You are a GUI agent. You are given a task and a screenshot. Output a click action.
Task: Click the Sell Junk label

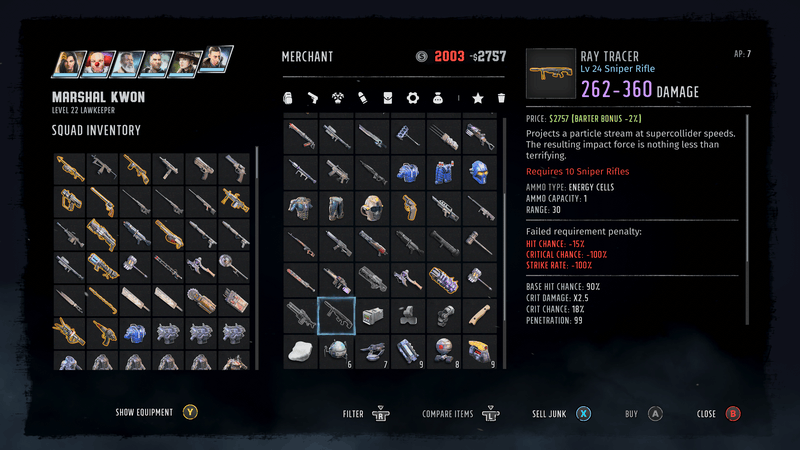pyautogui.click(x=550, y=412)
